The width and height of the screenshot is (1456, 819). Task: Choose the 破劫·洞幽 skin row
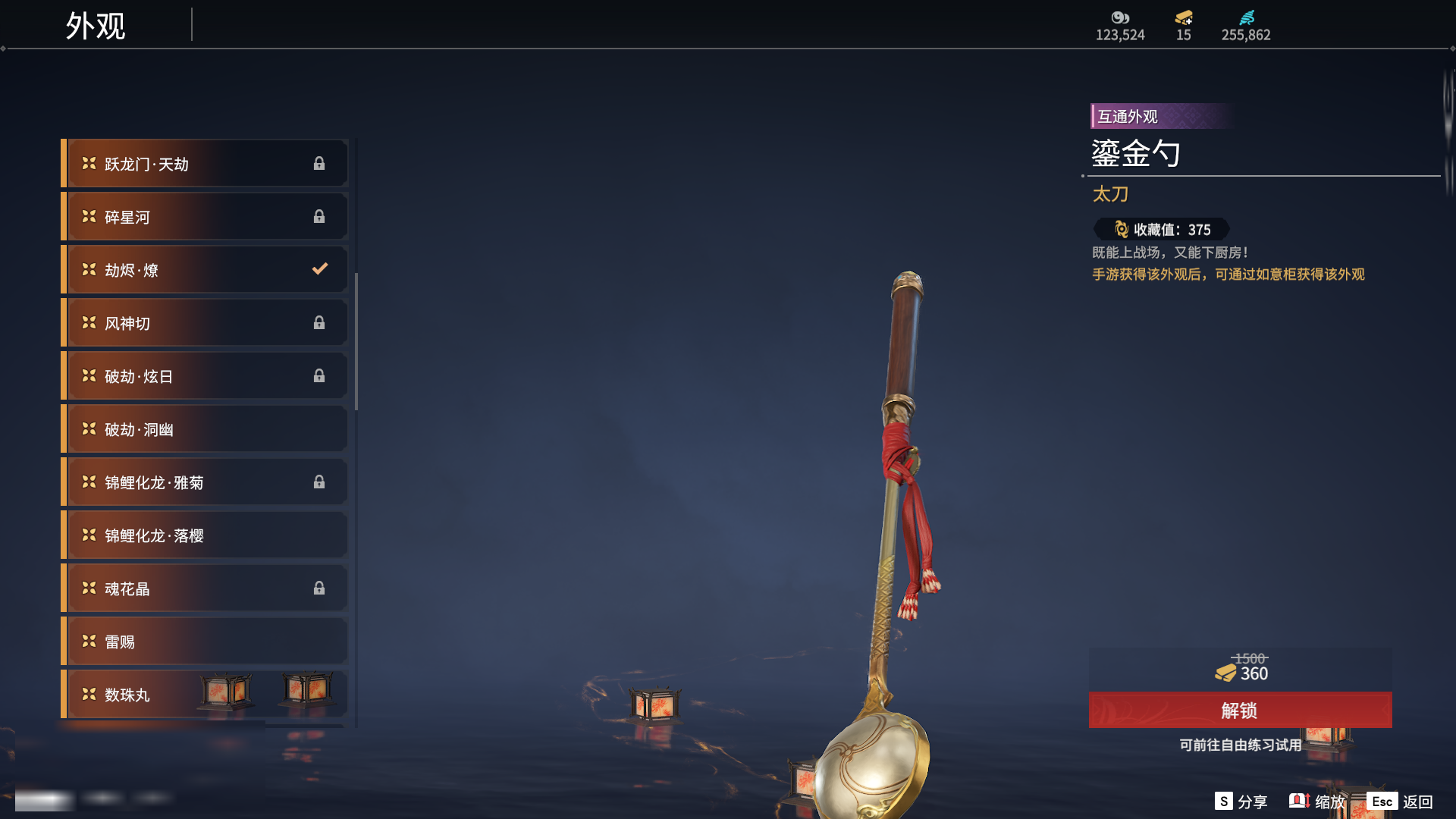(205, 429)
